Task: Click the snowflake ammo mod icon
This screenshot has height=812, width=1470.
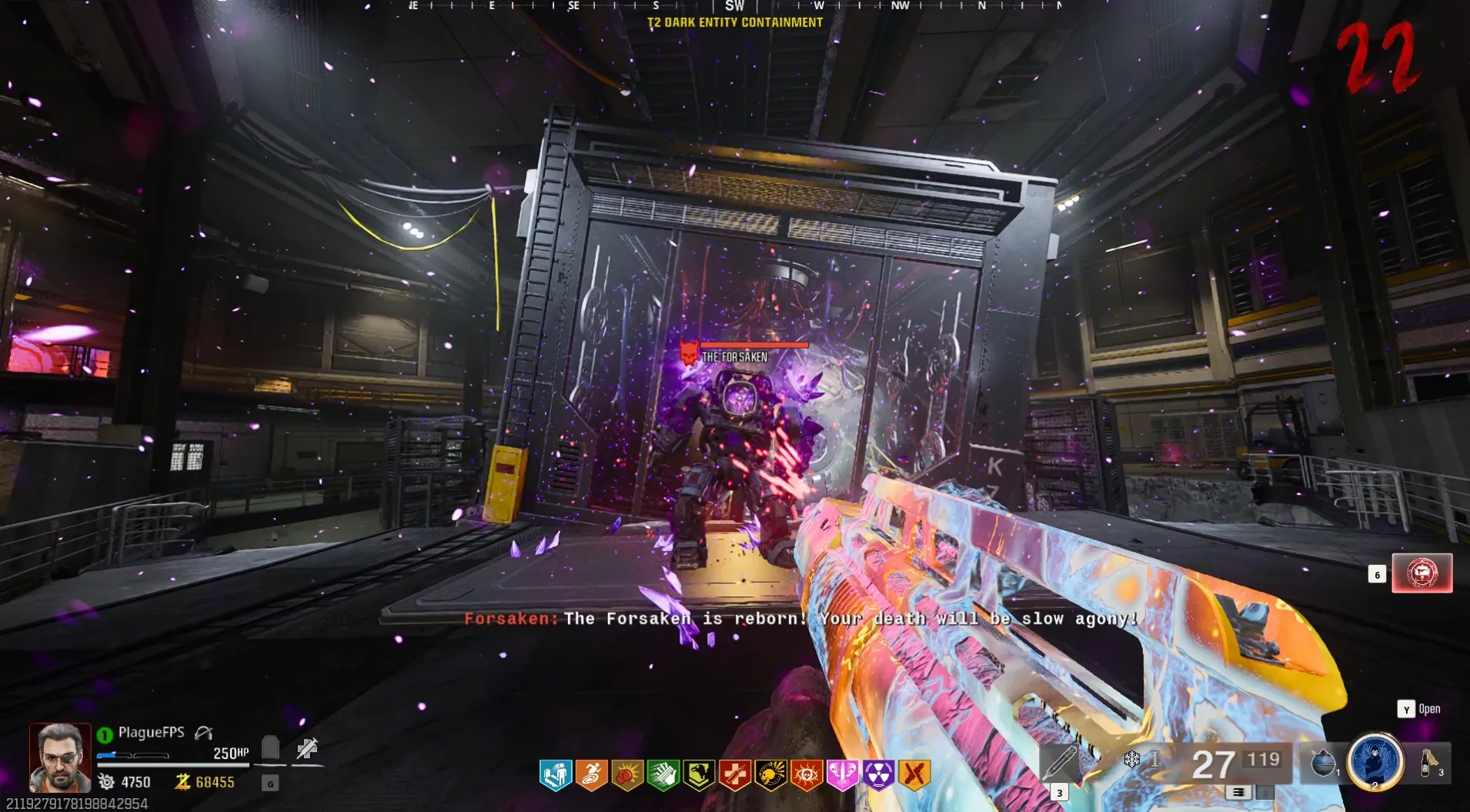Action: (1131, 760)
